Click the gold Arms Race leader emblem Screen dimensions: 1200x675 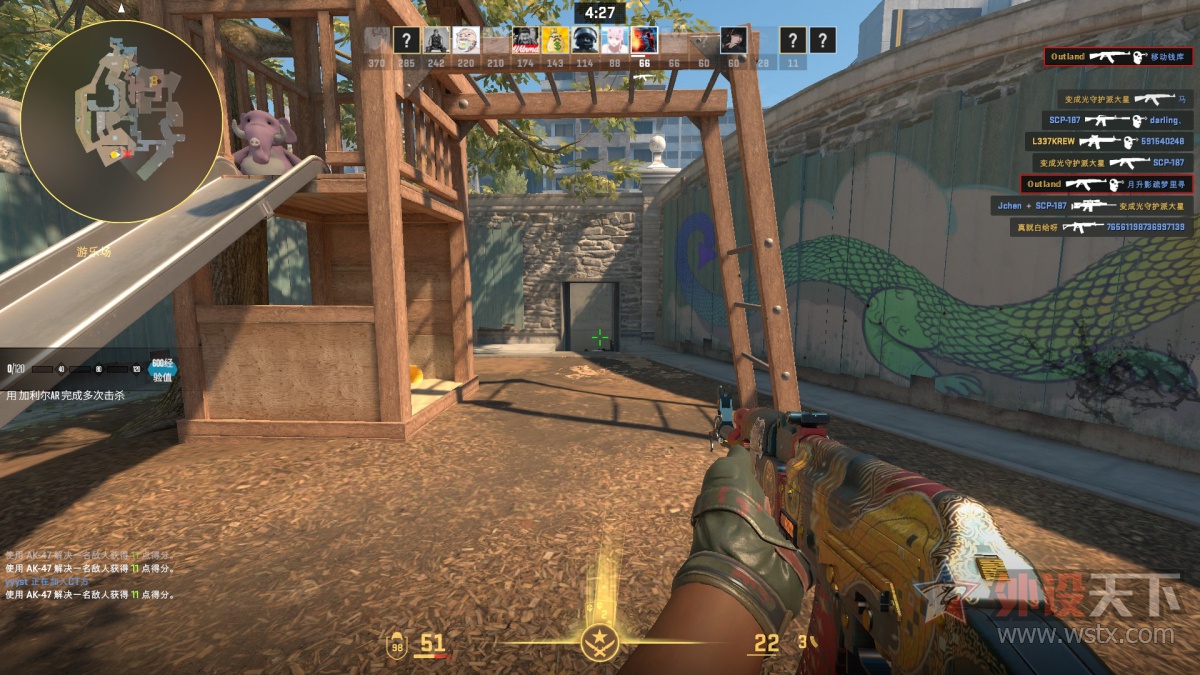coord(600,640)
